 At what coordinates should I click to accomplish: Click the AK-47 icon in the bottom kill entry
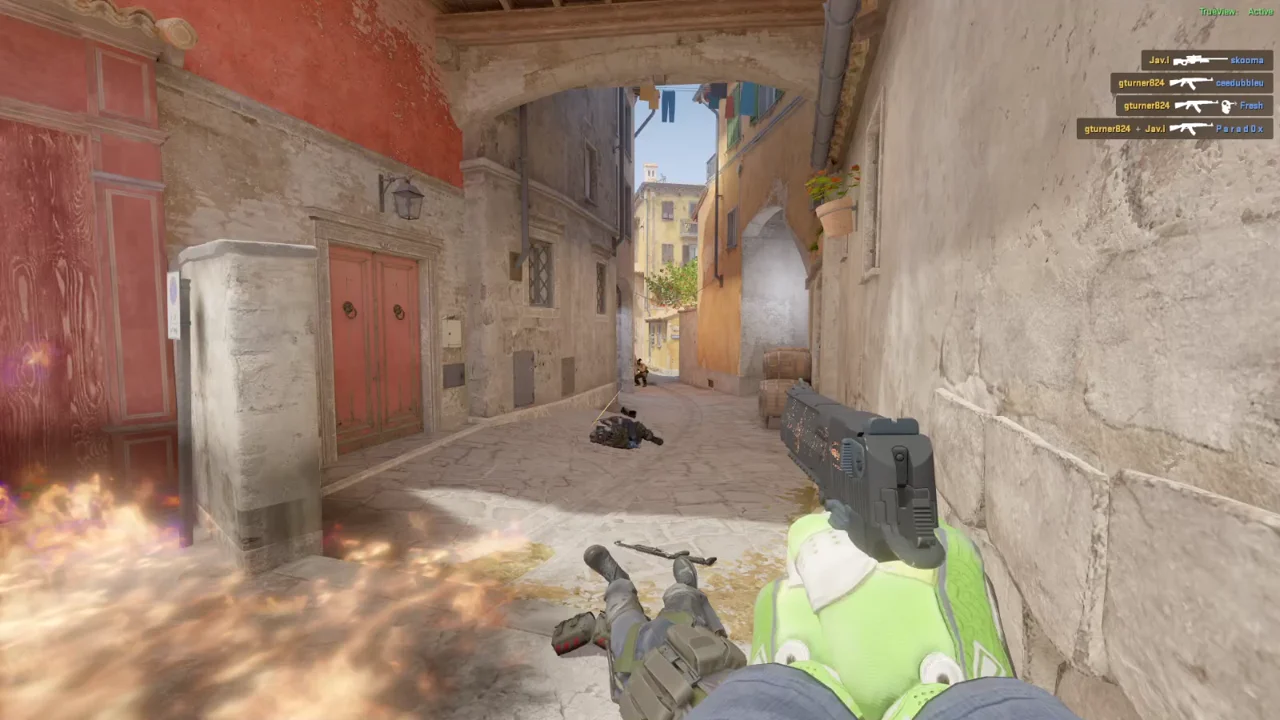[1190, 128]
